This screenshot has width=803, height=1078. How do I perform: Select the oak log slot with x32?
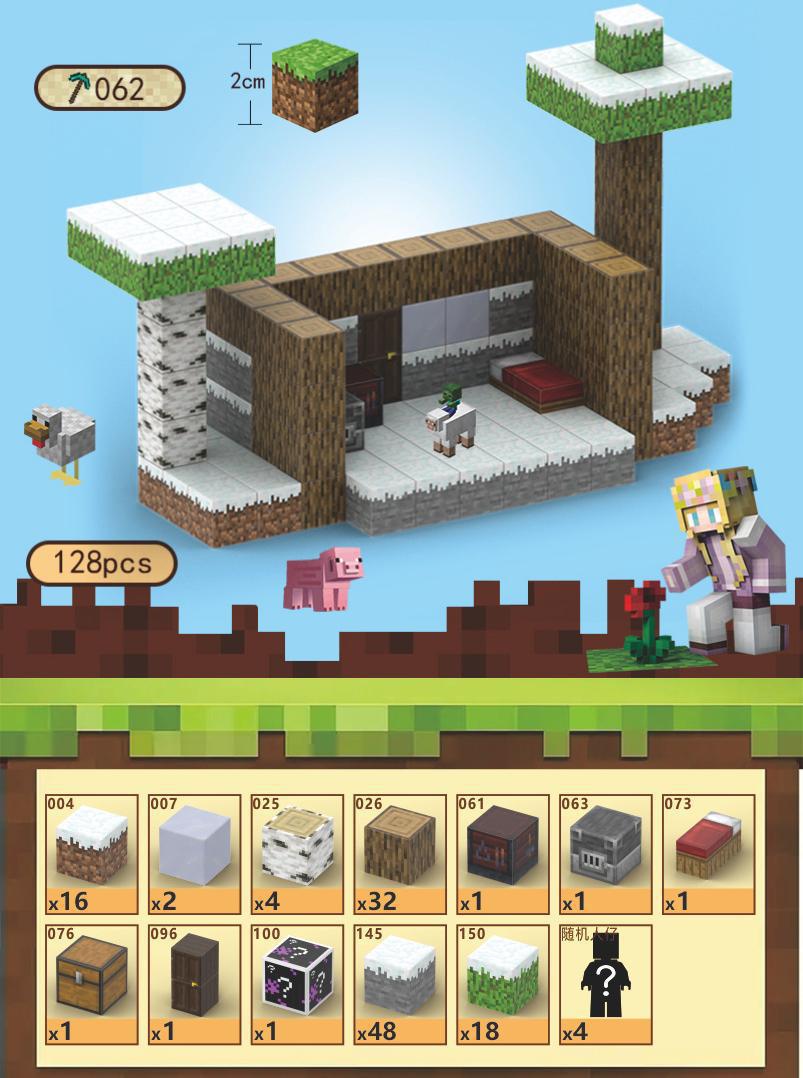coord(400,853)
